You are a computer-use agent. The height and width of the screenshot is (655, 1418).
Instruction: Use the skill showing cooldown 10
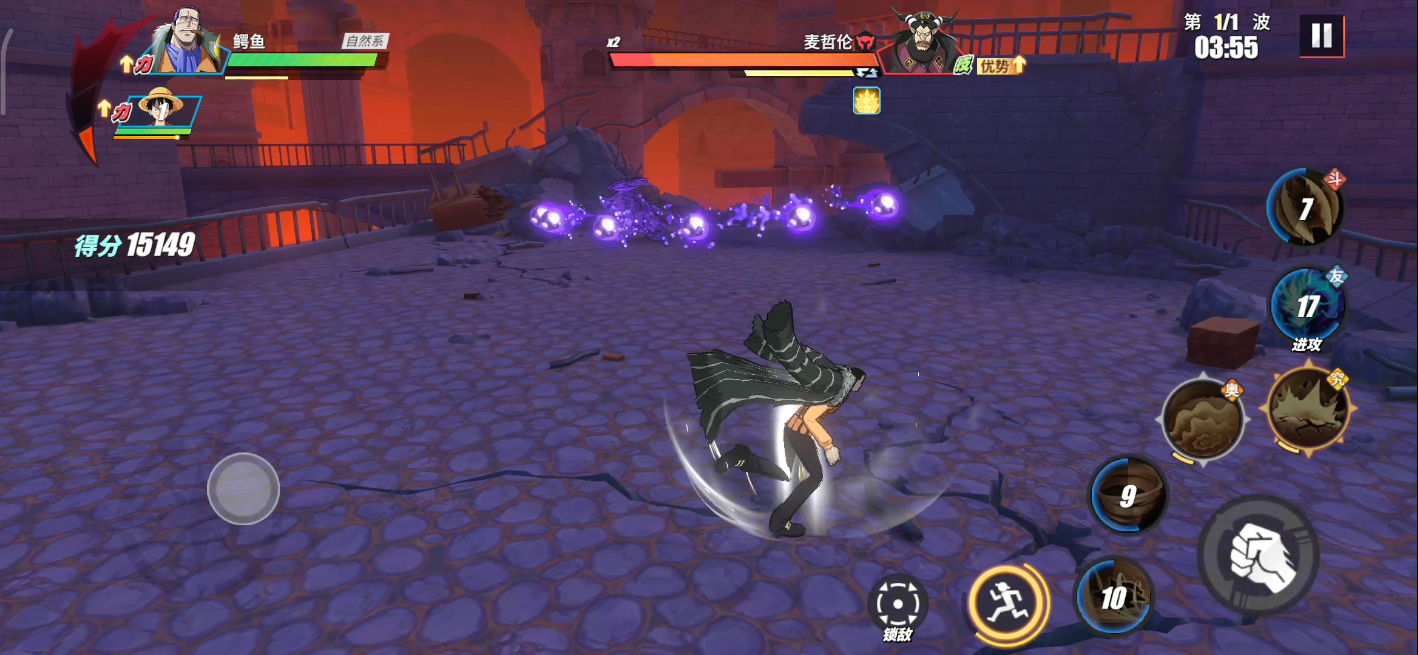[1115, 597]
